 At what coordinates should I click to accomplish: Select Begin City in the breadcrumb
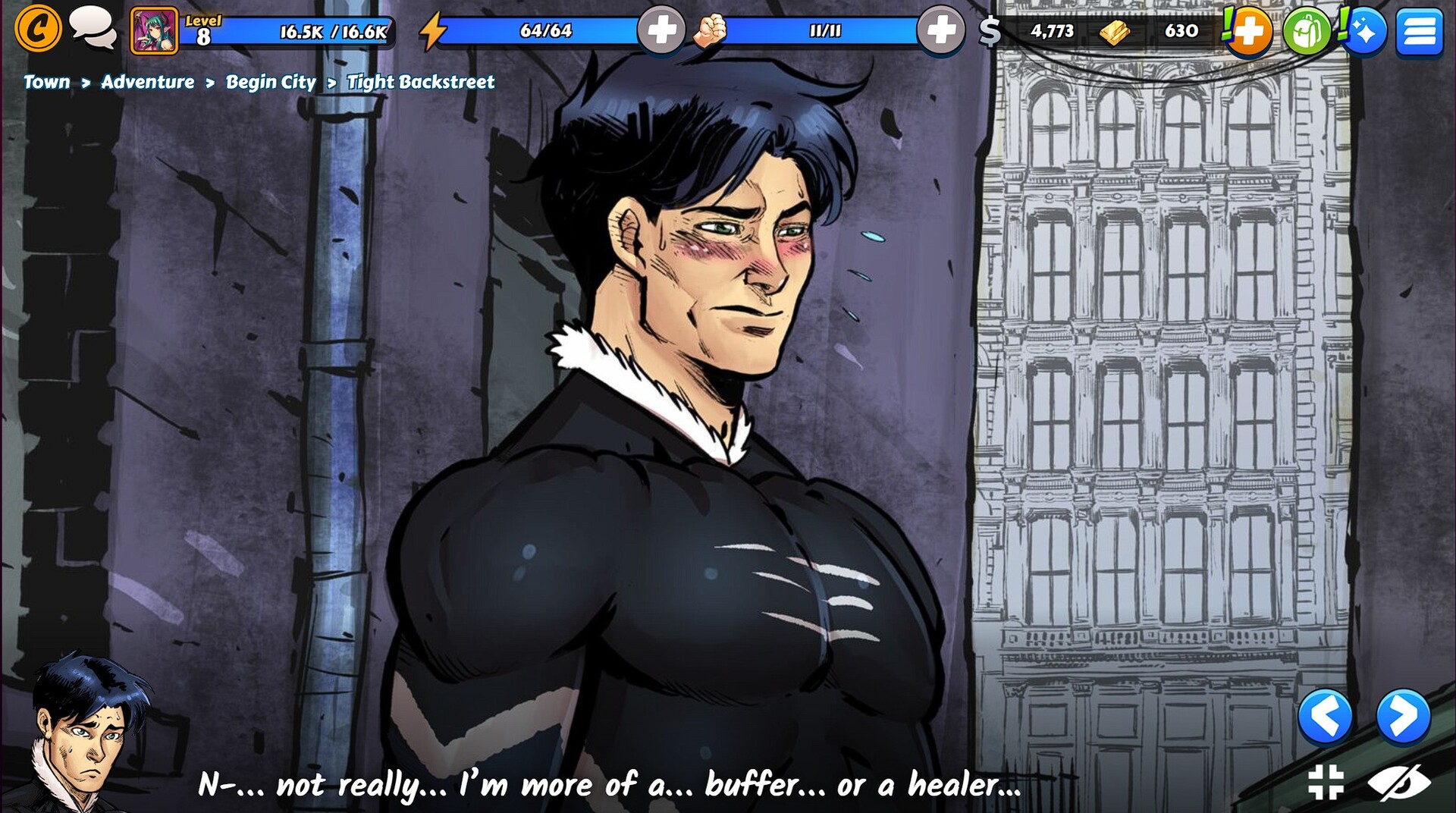(x=269, y=83)
